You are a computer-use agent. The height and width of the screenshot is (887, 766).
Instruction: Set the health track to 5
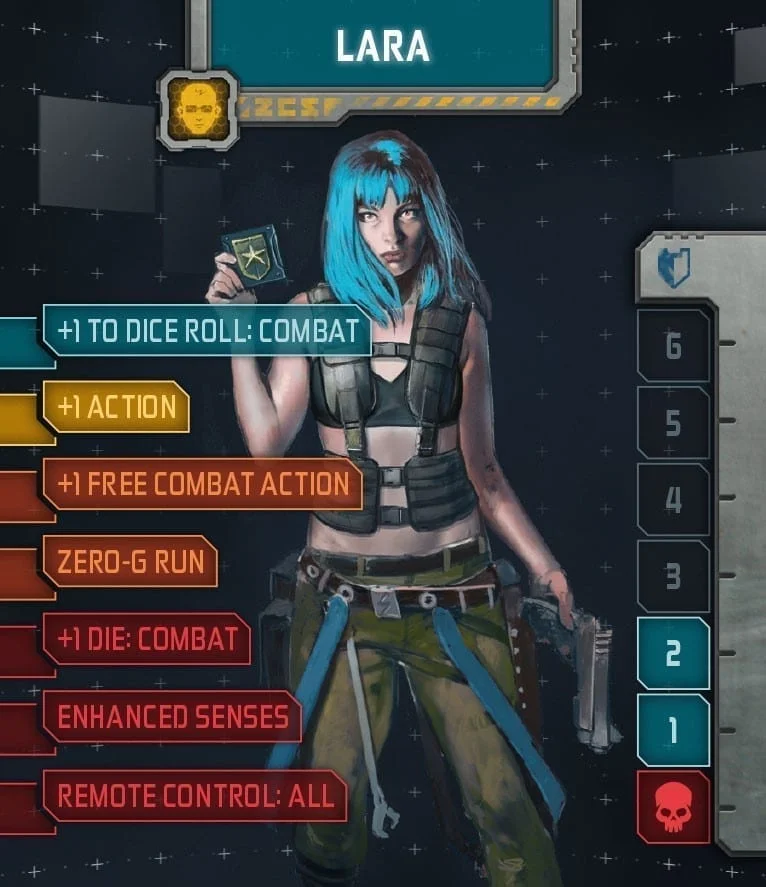click(x=673, y=423)
